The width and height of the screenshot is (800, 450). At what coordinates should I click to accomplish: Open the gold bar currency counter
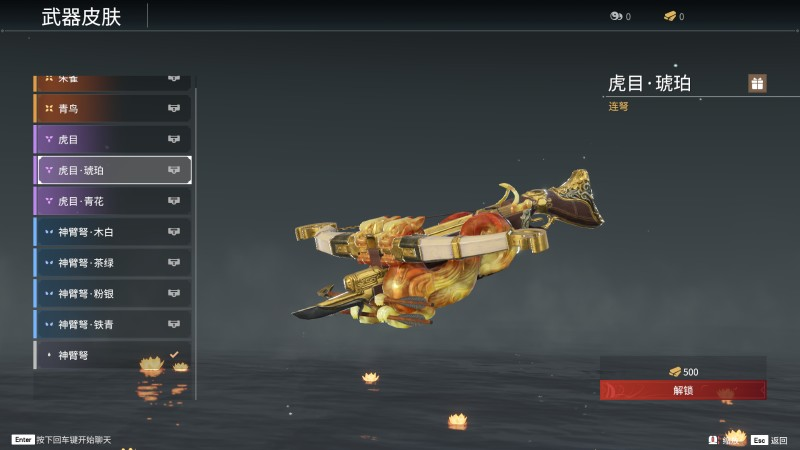point(674,16)
